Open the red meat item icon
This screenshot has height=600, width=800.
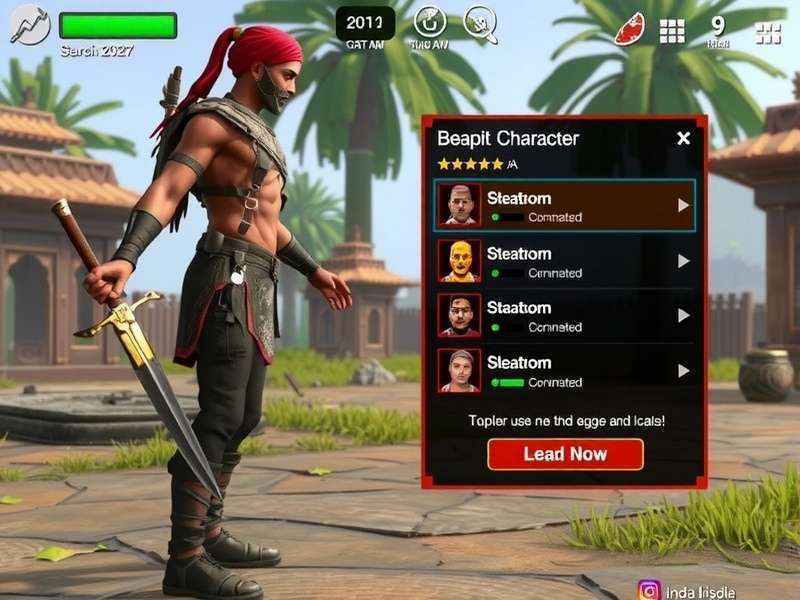(x=629, y=30)
